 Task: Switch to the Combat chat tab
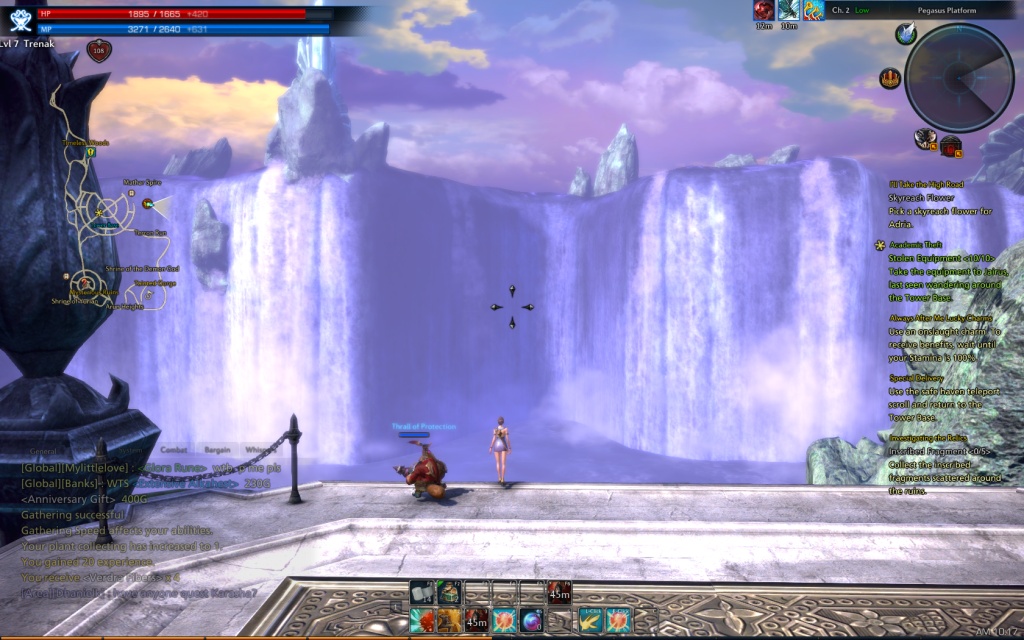[174, 450]
